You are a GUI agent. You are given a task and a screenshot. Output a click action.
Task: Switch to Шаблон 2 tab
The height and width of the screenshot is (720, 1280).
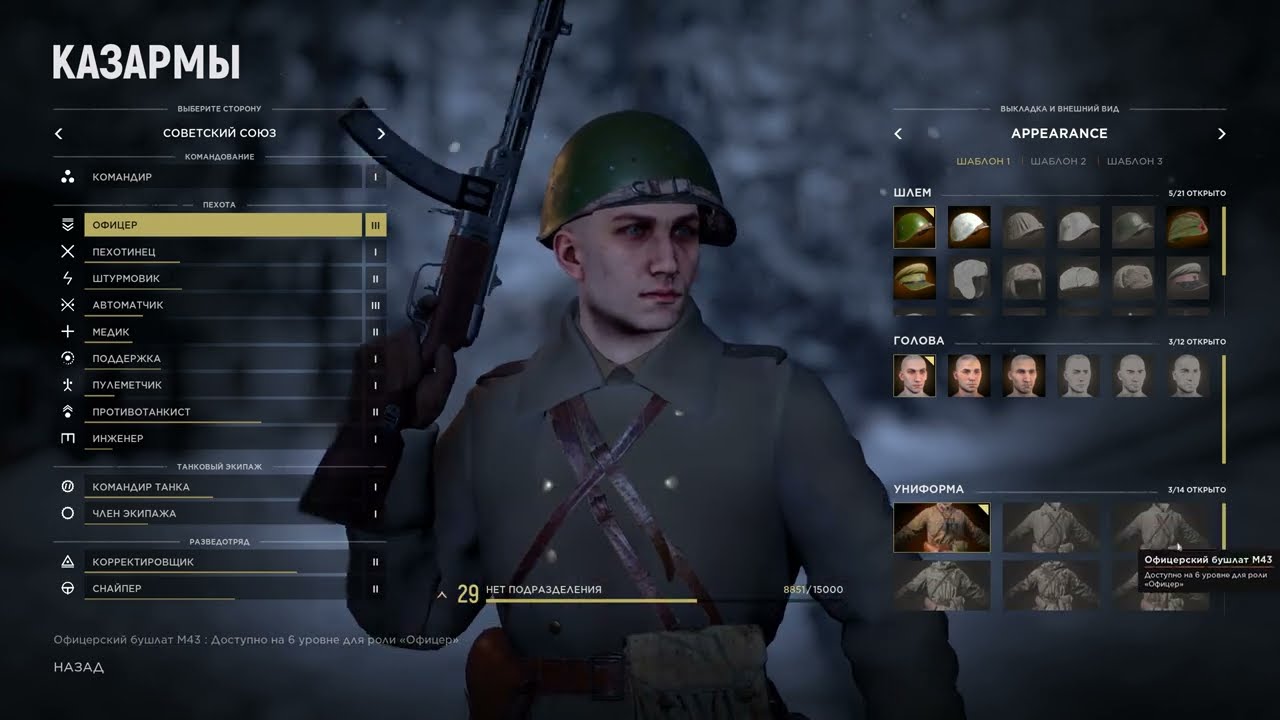tap(1058, 161)
